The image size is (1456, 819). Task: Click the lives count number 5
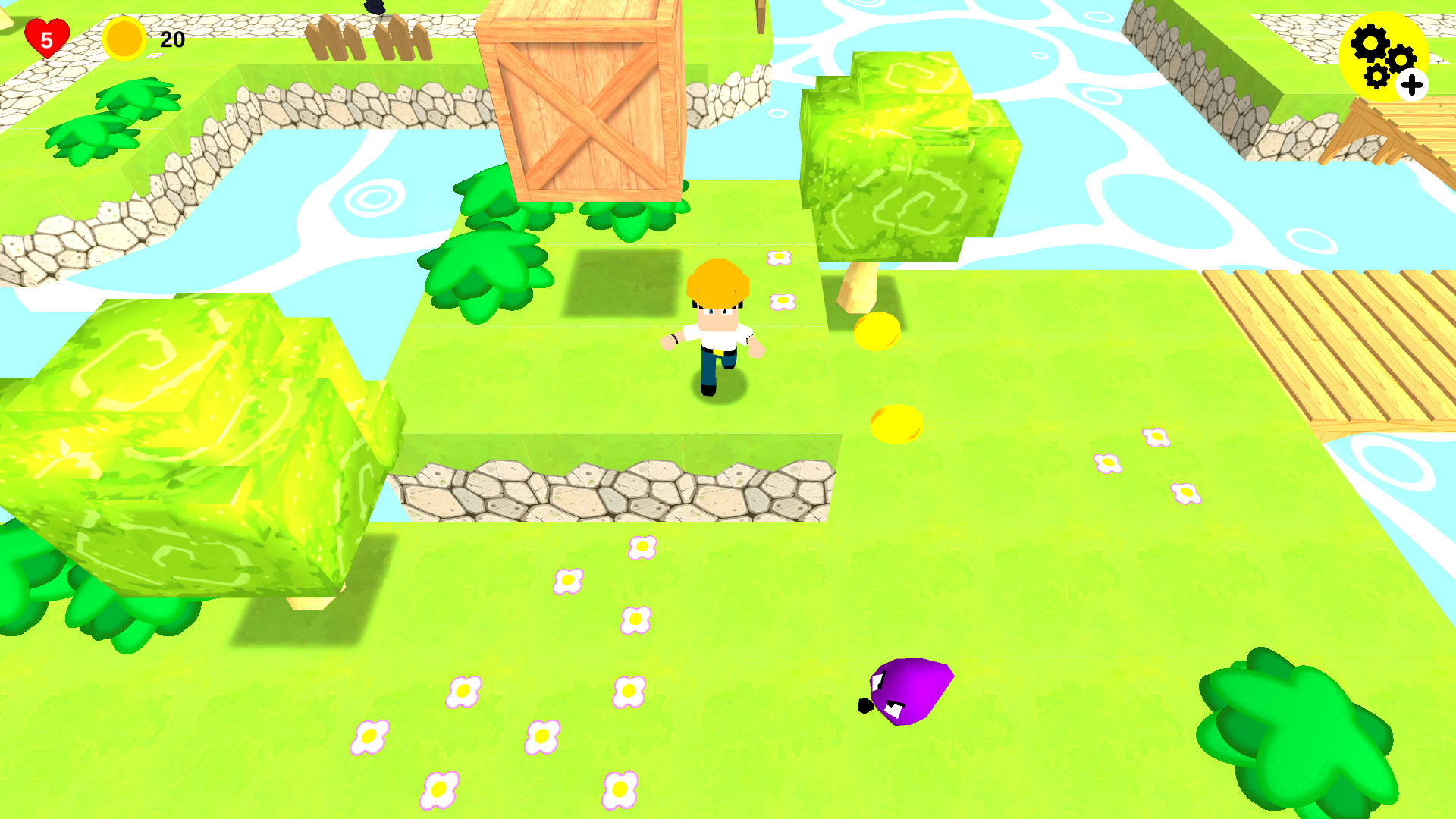tap(48, 39)
